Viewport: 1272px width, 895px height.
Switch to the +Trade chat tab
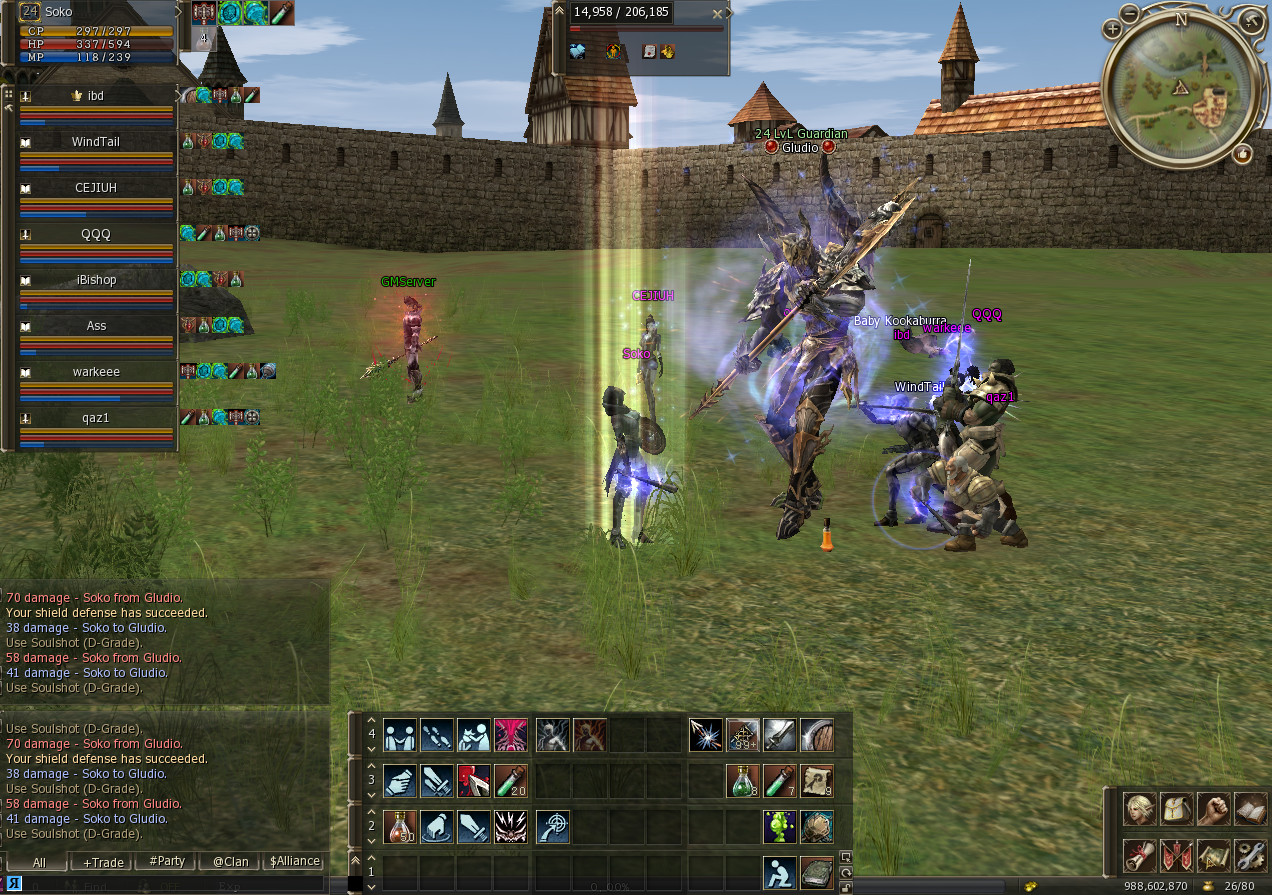[103, 861]
